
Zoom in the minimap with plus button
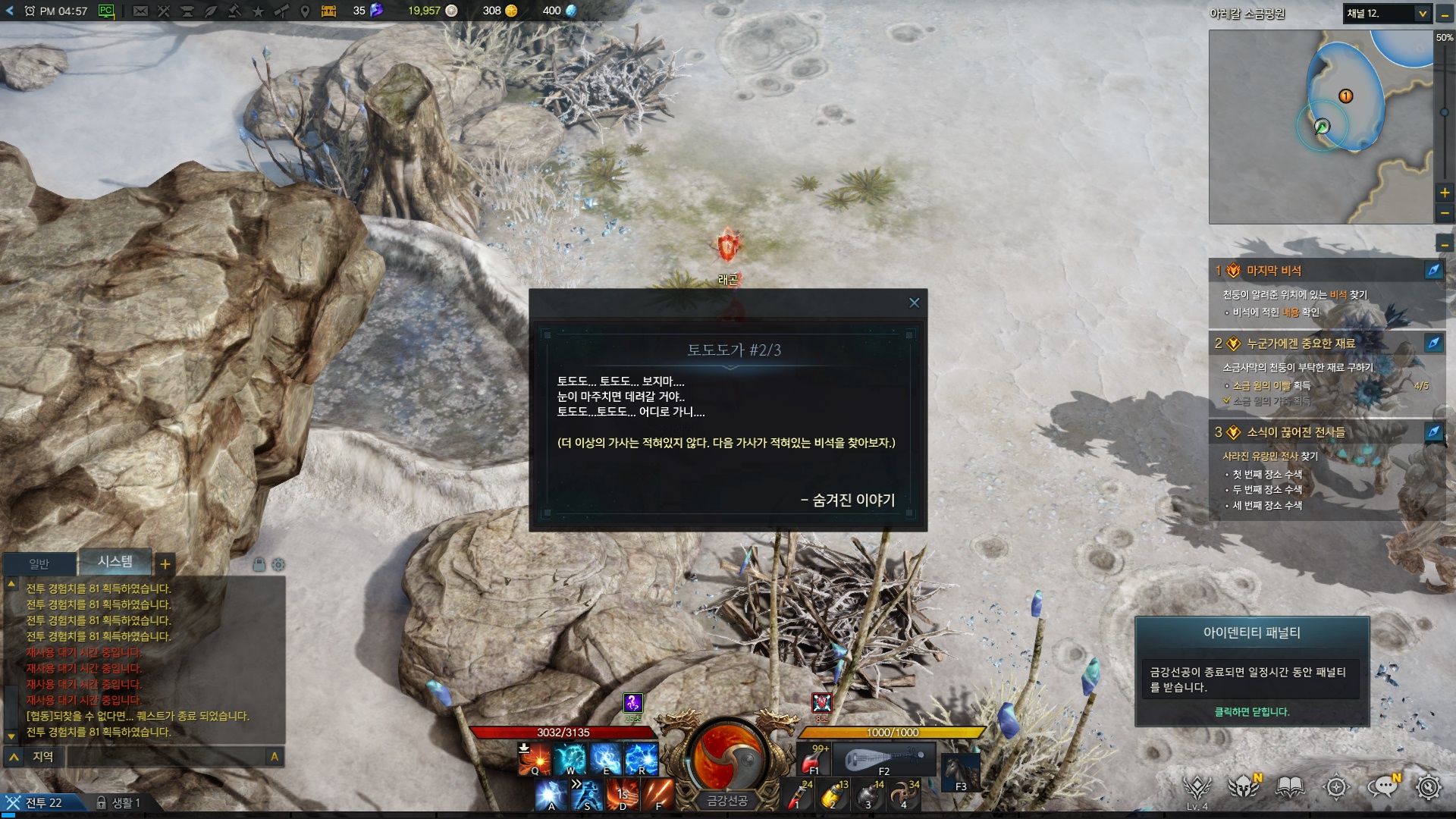pyautogui.click(x=1445, y=193)
